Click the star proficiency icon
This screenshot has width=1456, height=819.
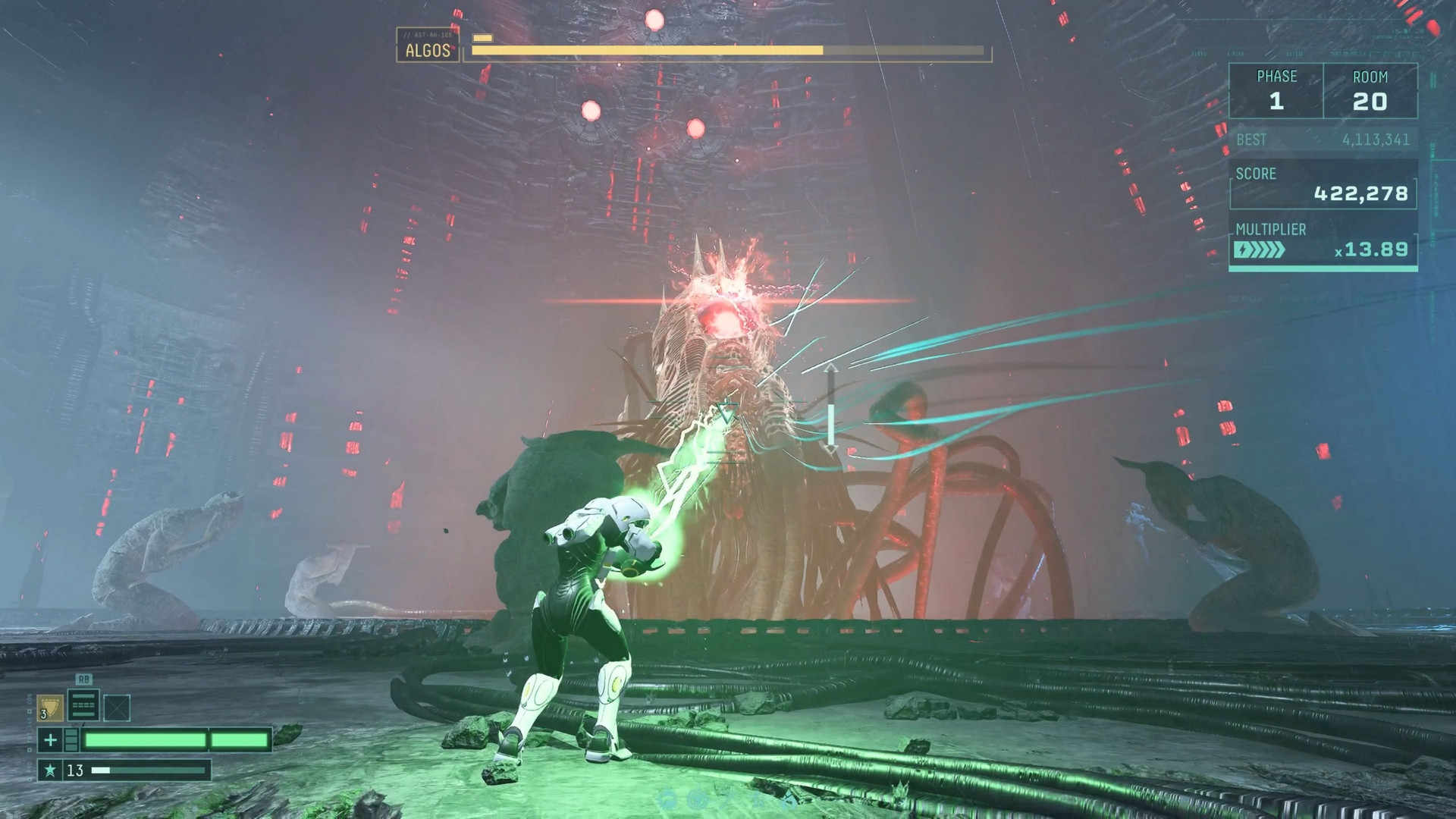[x=50, y=770]
